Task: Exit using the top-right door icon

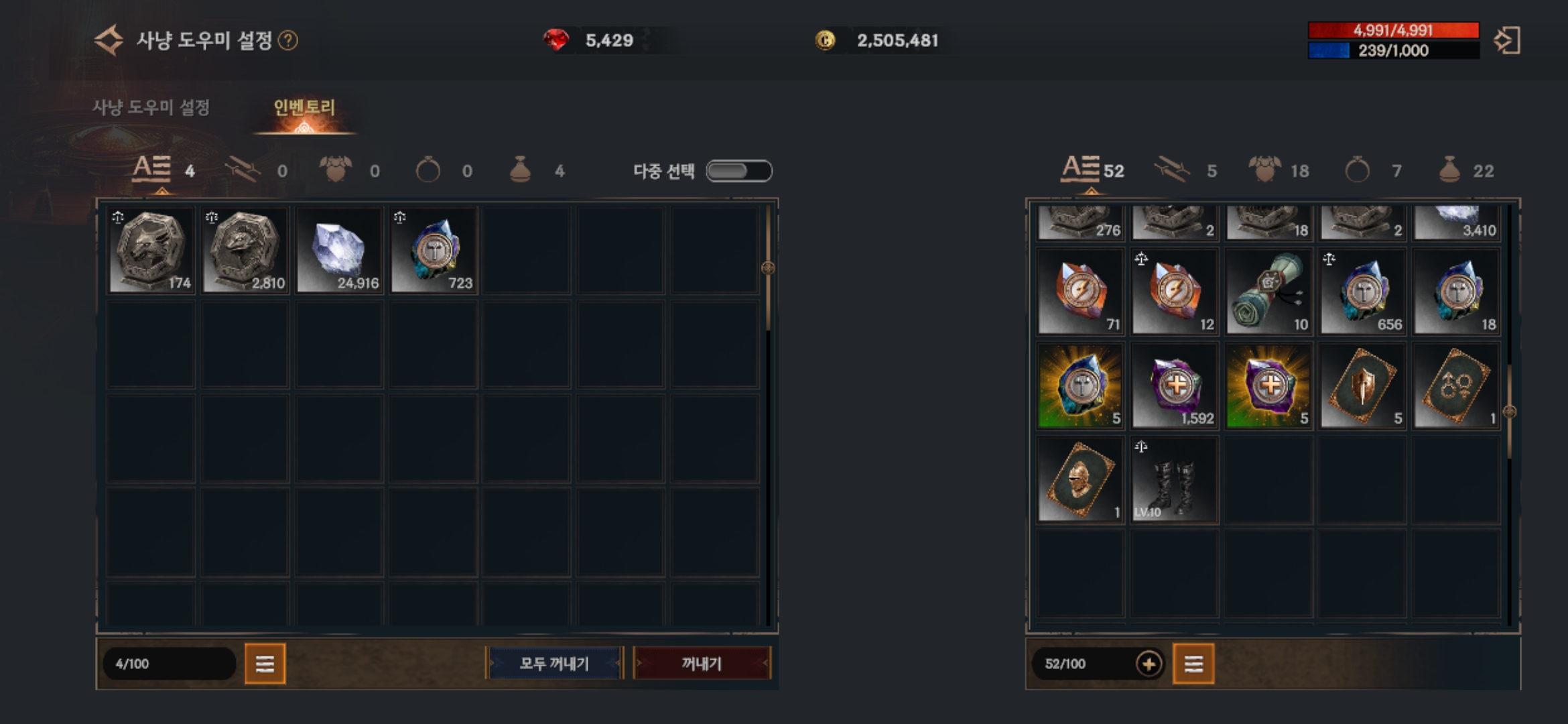Action: [x=1507, y=41]
